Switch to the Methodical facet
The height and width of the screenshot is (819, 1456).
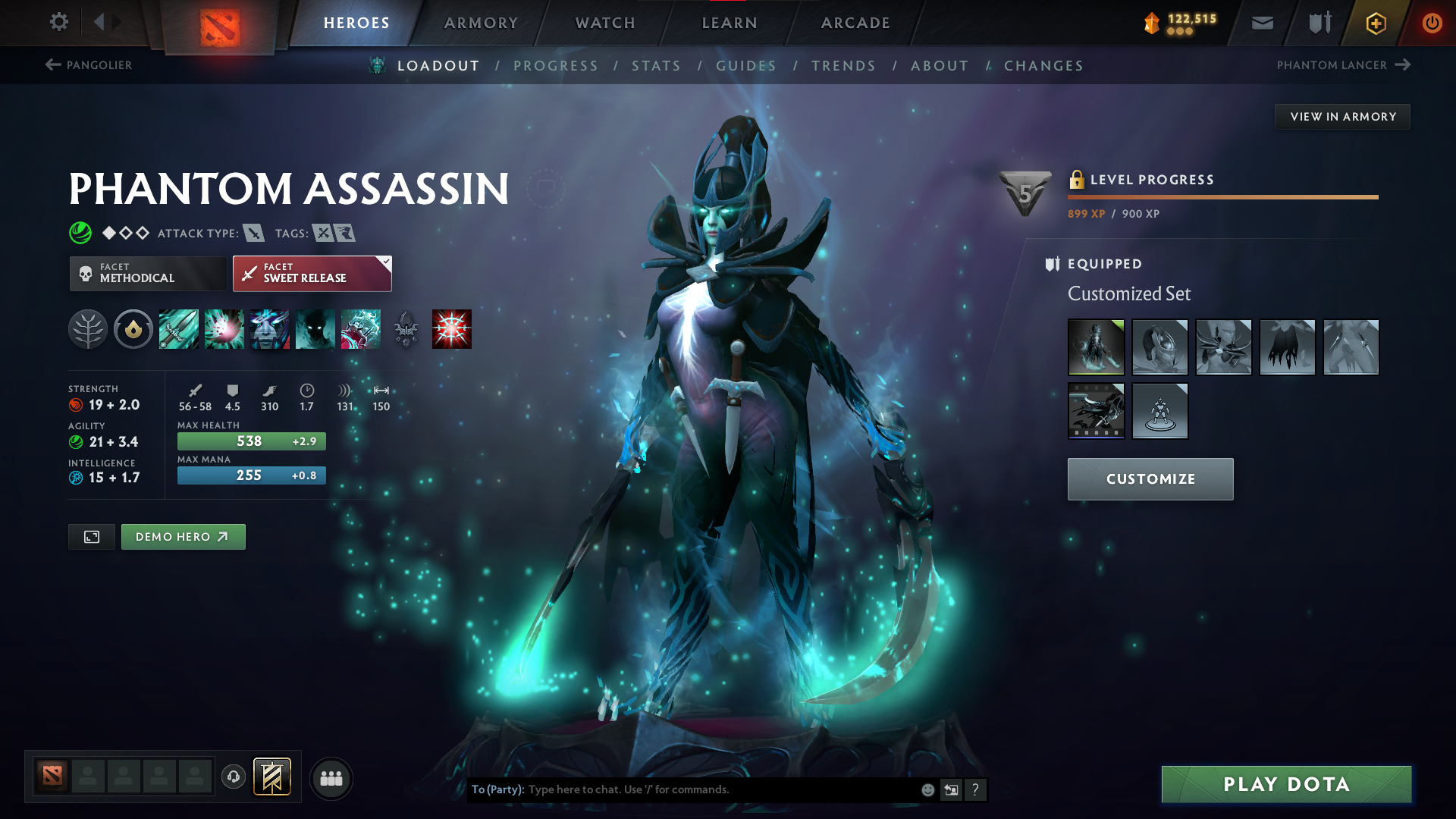[x=148, y=273]
